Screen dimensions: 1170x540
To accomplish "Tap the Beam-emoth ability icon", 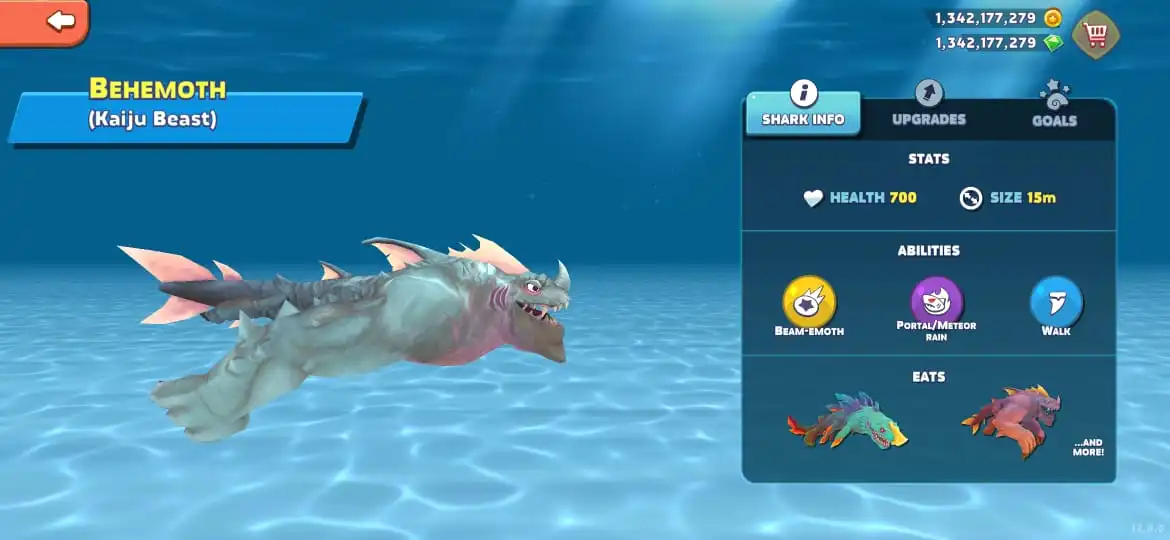I will click(x=809, y=301).
